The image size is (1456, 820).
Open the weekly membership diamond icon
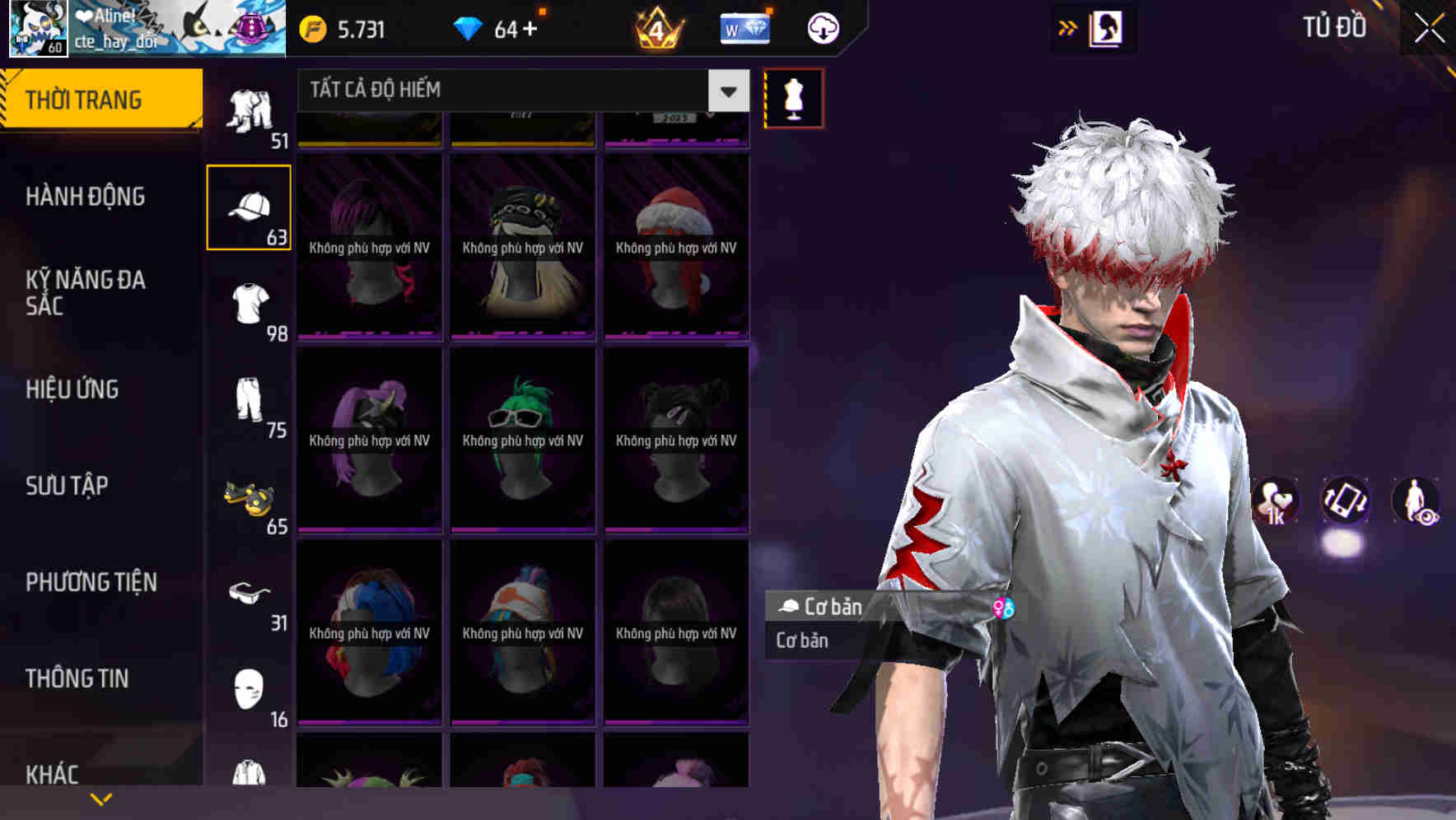point(744,27)
